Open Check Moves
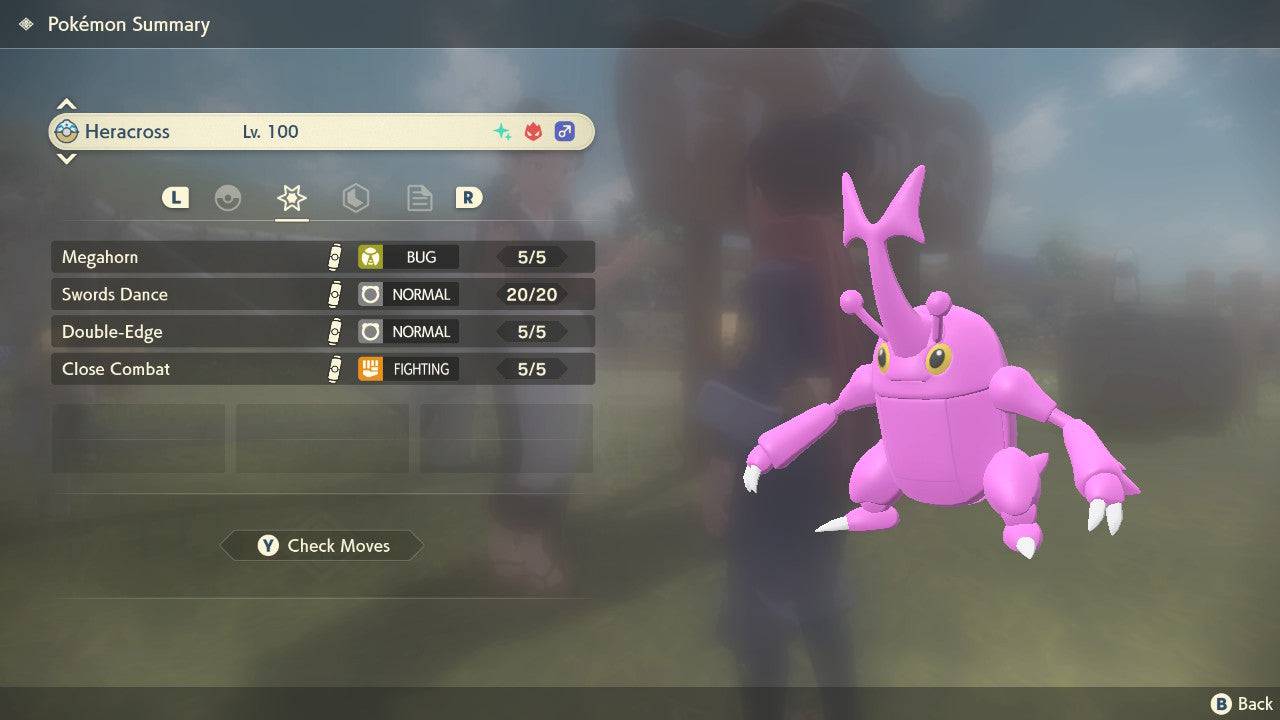Screen dimensions: 1280x720 coord(322,546)
